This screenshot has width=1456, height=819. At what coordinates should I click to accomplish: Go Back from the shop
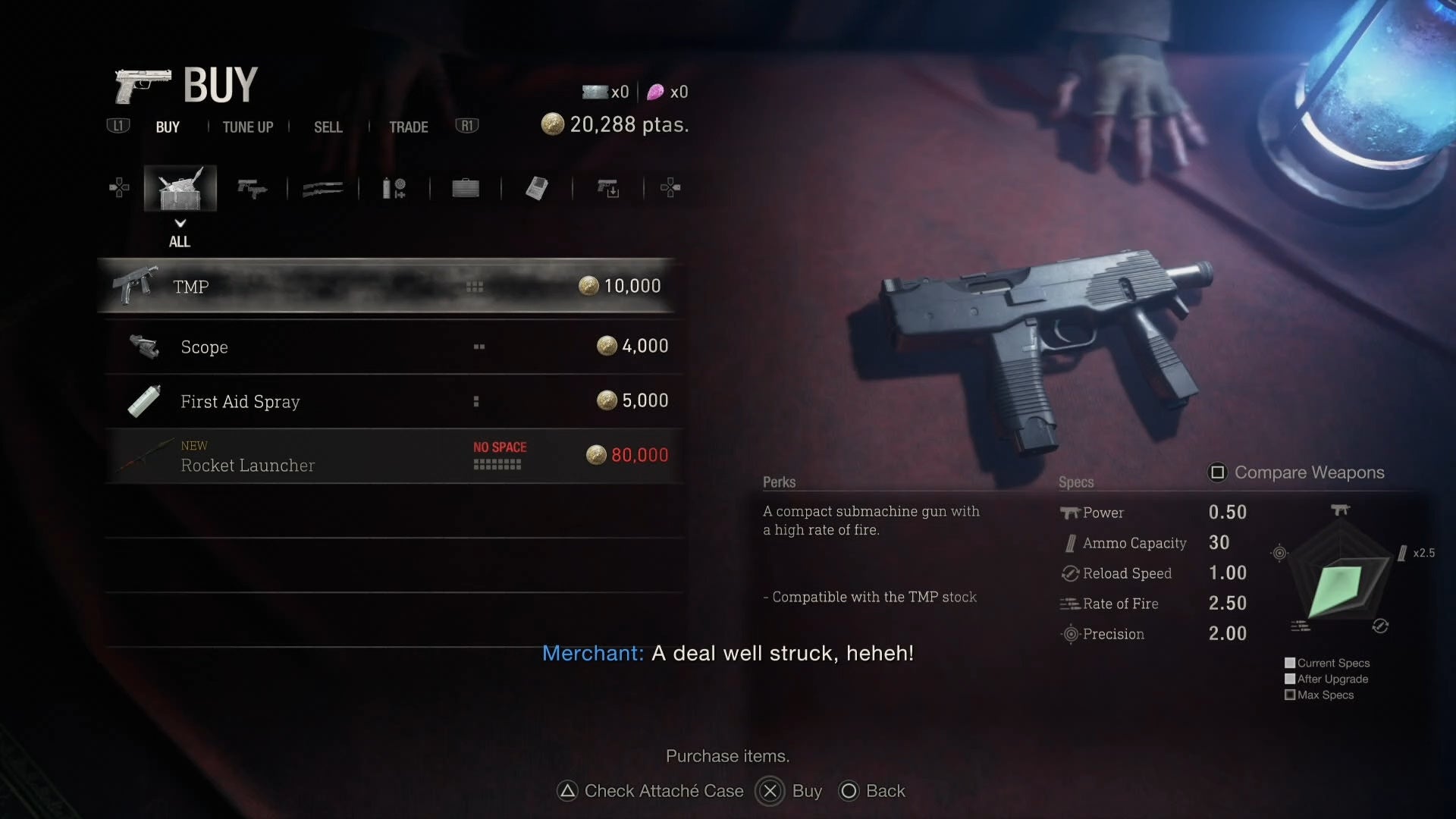[872, 791]
